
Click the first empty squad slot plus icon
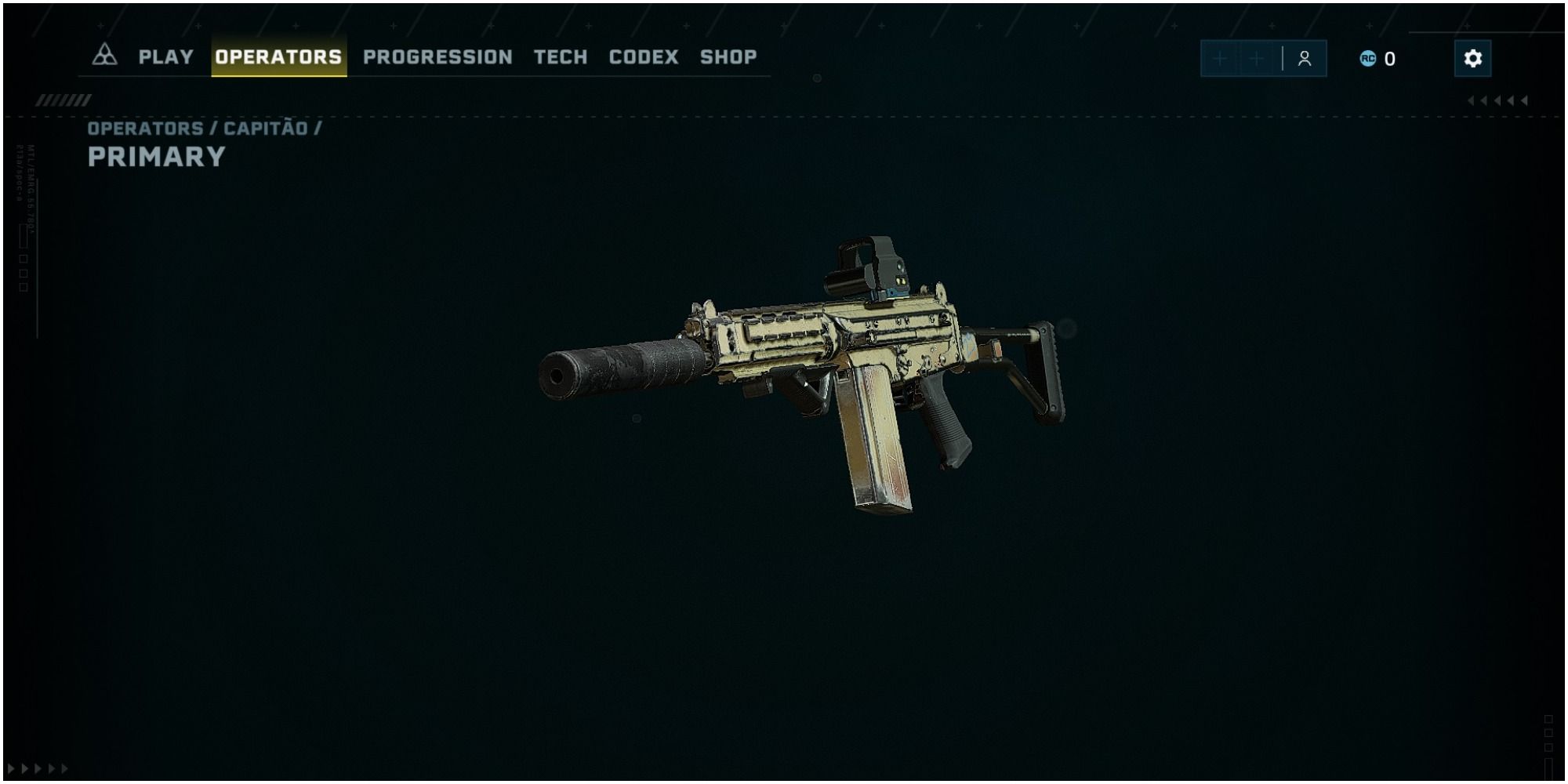point(1220,59)
